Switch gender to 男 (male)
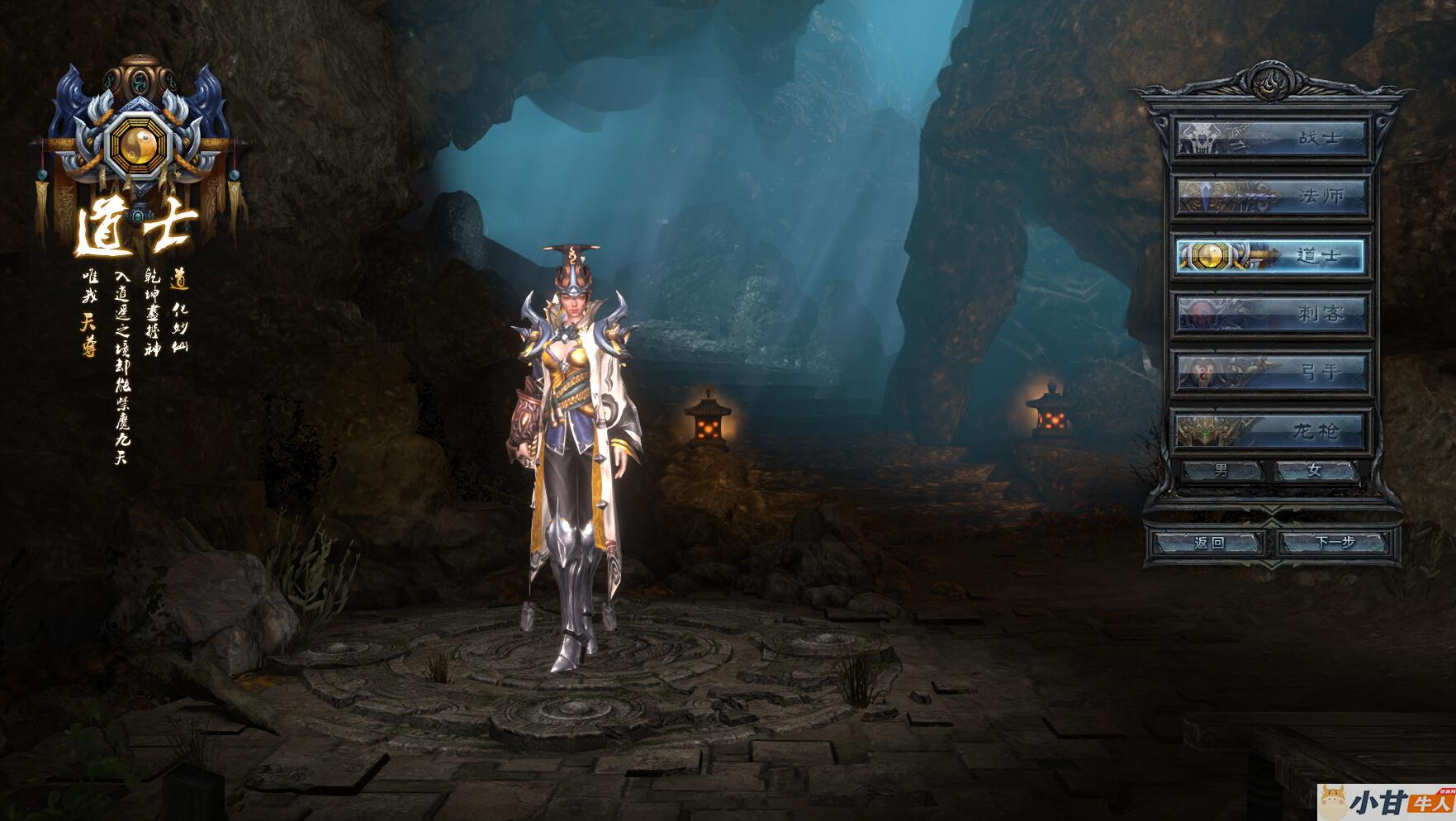Image resolution: width=1456 pixels, height=821 pixels. coord(1222,471)
